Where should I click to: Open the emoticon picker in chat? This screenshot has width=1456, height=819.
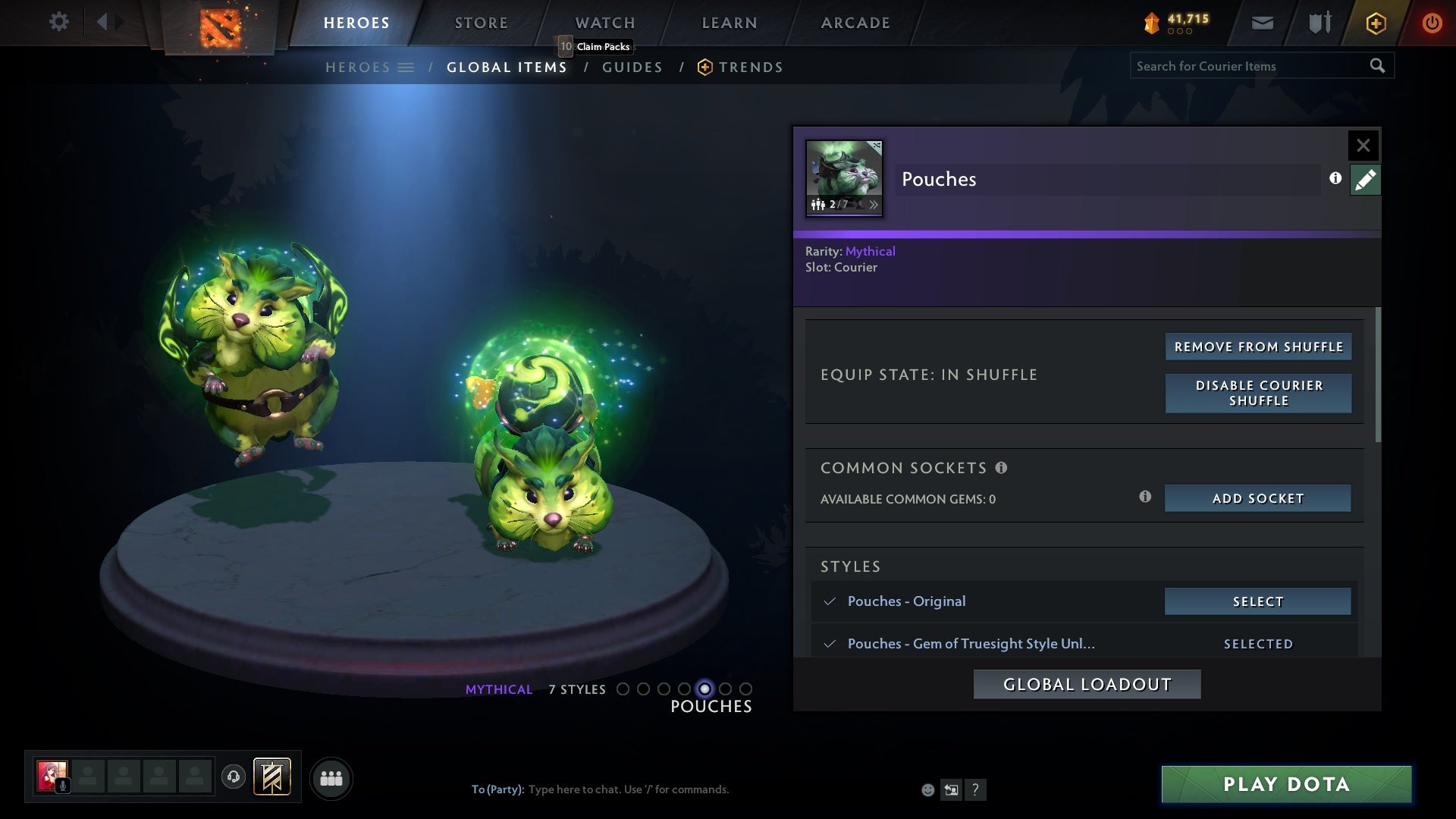927,789
